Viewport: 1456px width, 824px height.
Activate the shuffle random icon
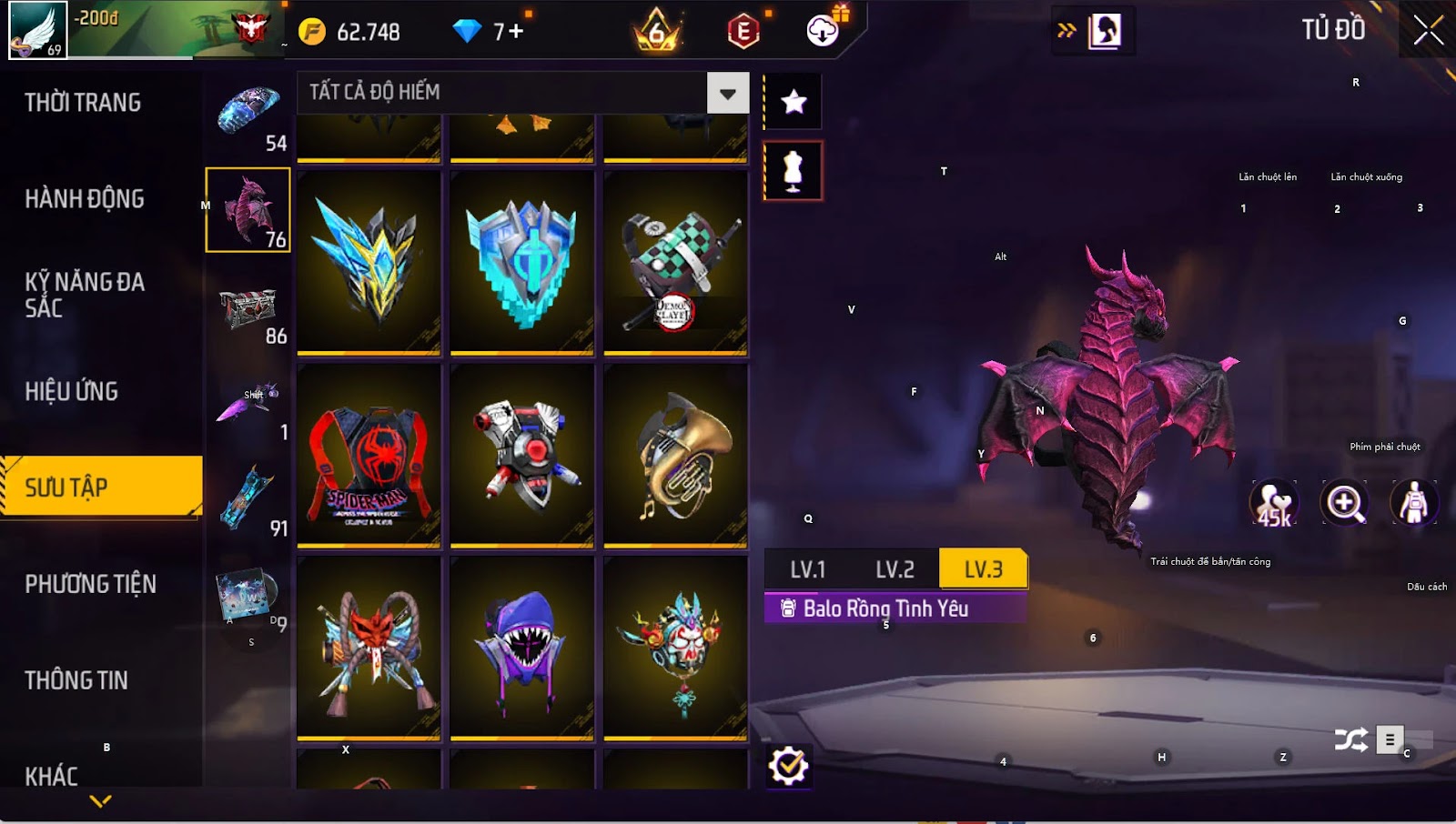pyautogui.click(x=1350, y=740)
